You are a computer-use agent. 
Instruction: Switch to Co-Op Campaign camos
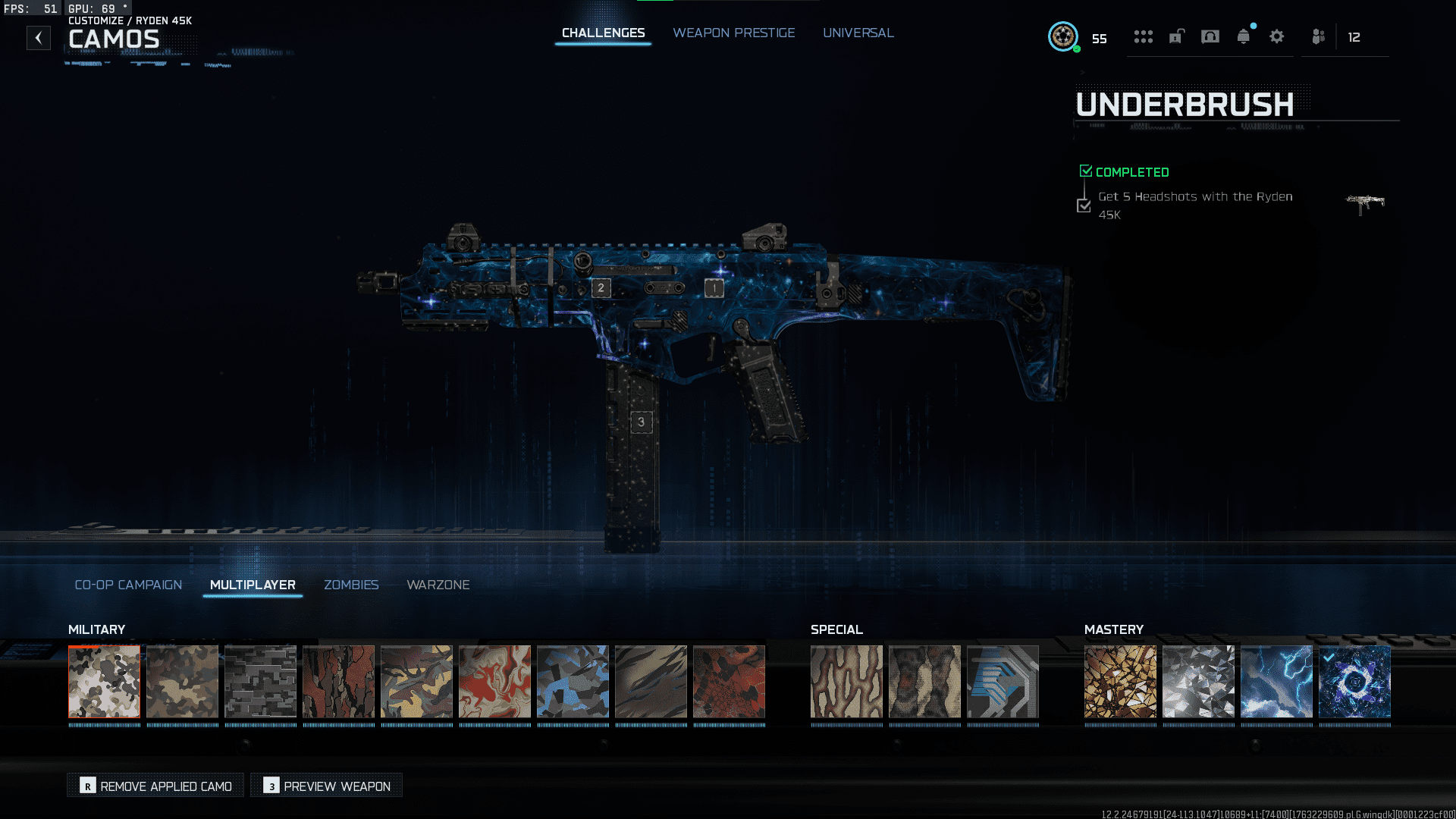point(128,585)
